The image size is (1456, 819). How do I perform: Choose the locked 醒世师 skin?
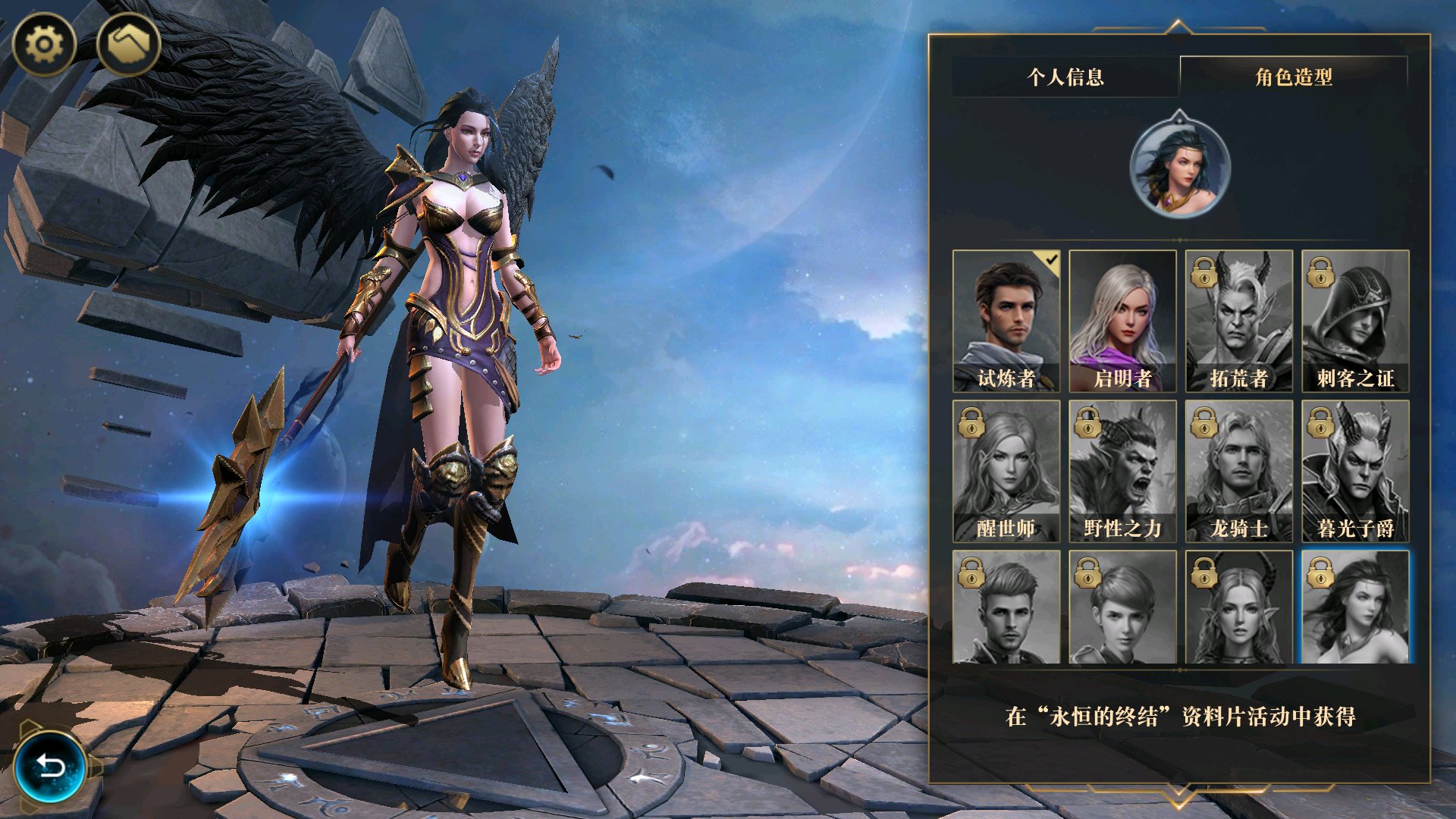(1006, 471)
